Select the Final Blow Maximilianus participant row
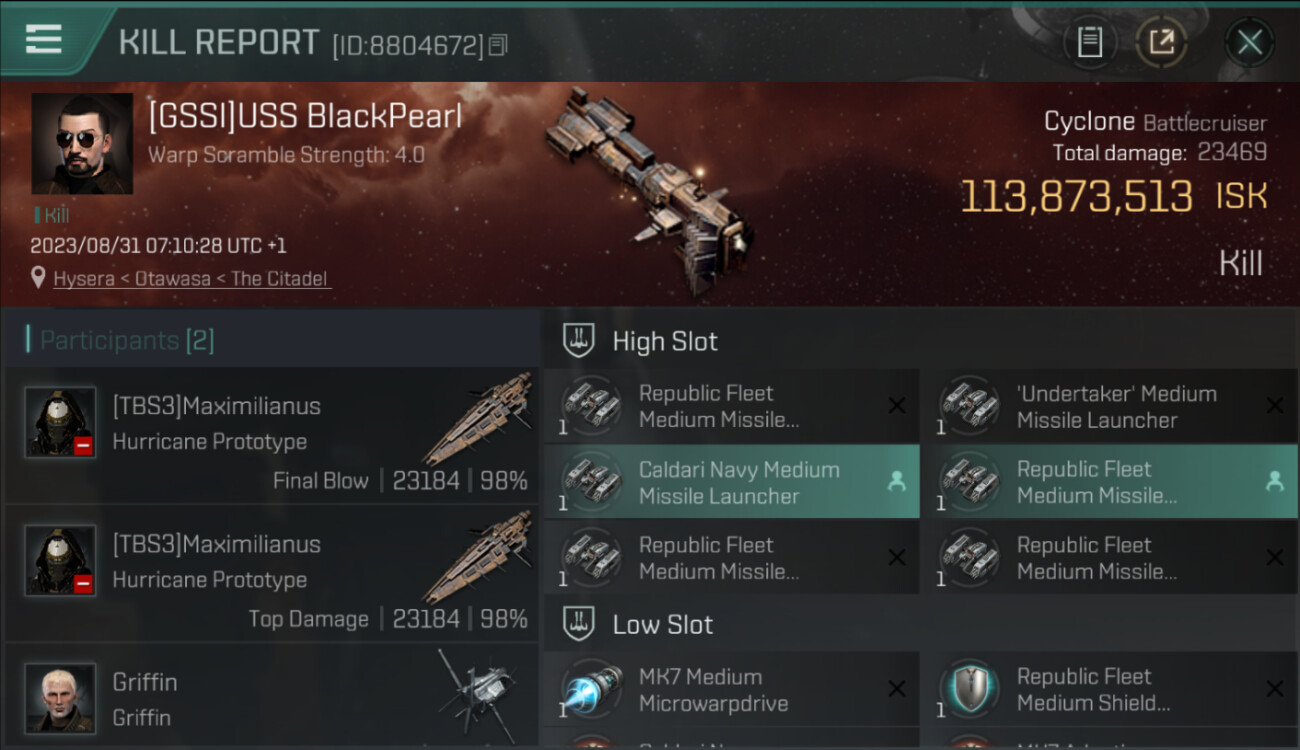 272,436
